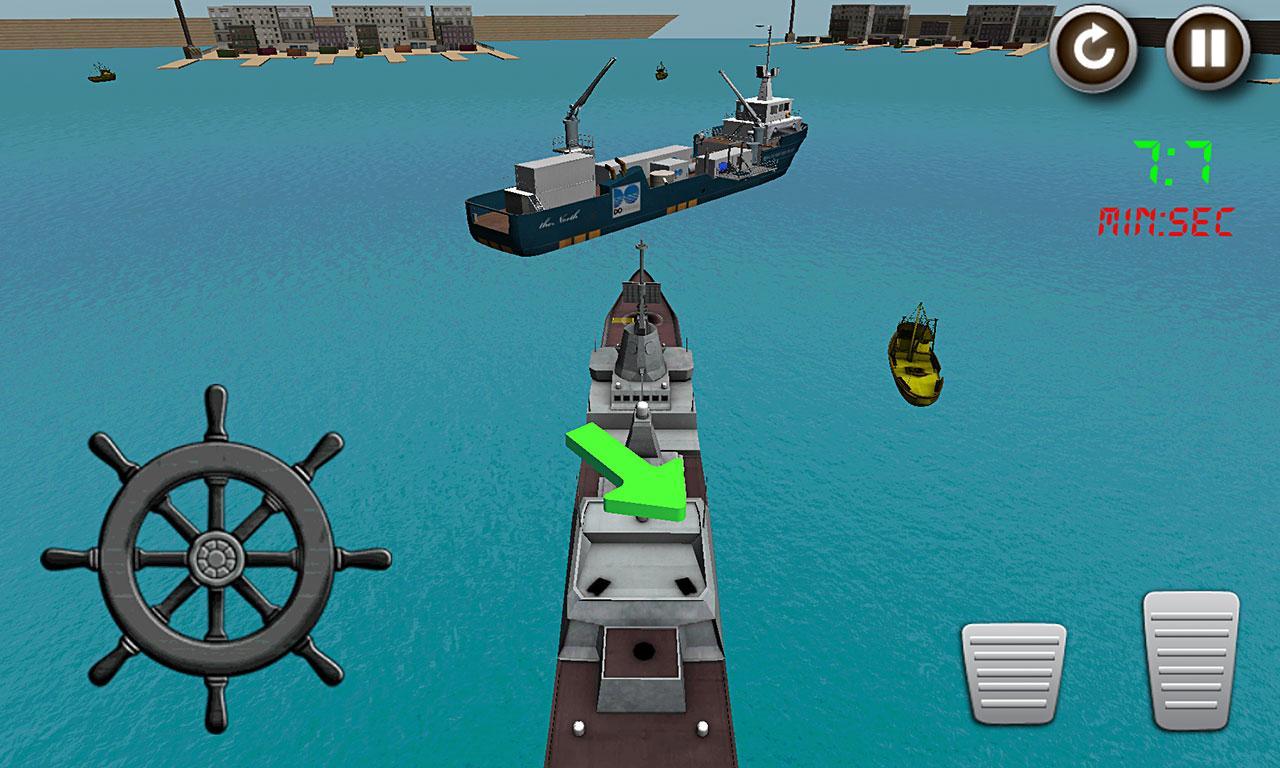The image size is (1280, 768).
Task: Tap the steering wheel to enable manual control
Action: (218, 557)
